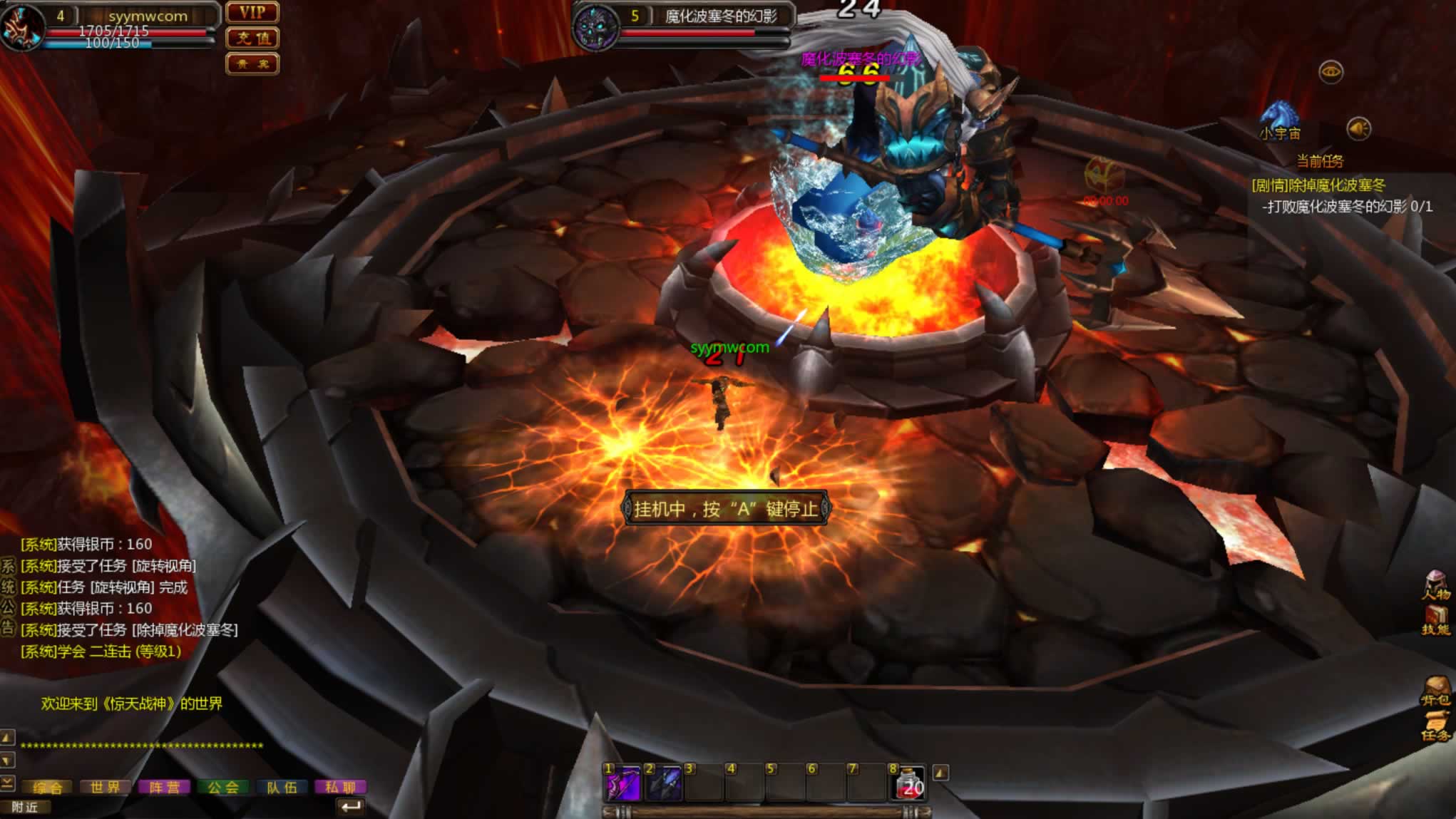Open the 任务 quest scroll
1456x819 pixels.
(x=1435, y=727)
